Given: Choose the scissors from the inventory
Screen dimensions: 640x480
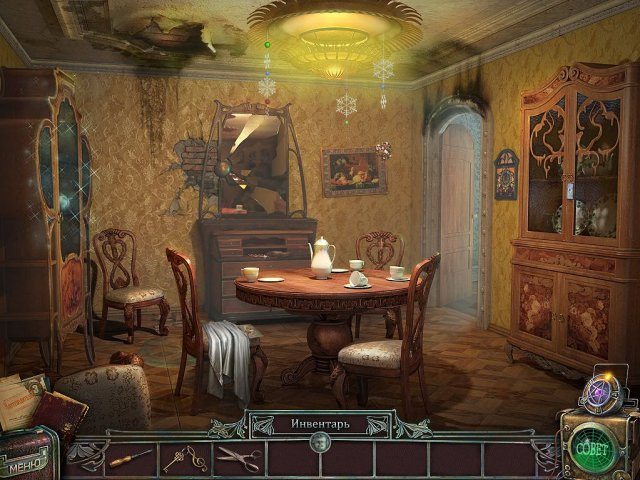Looking at the screenshot, I should [238, 458].
